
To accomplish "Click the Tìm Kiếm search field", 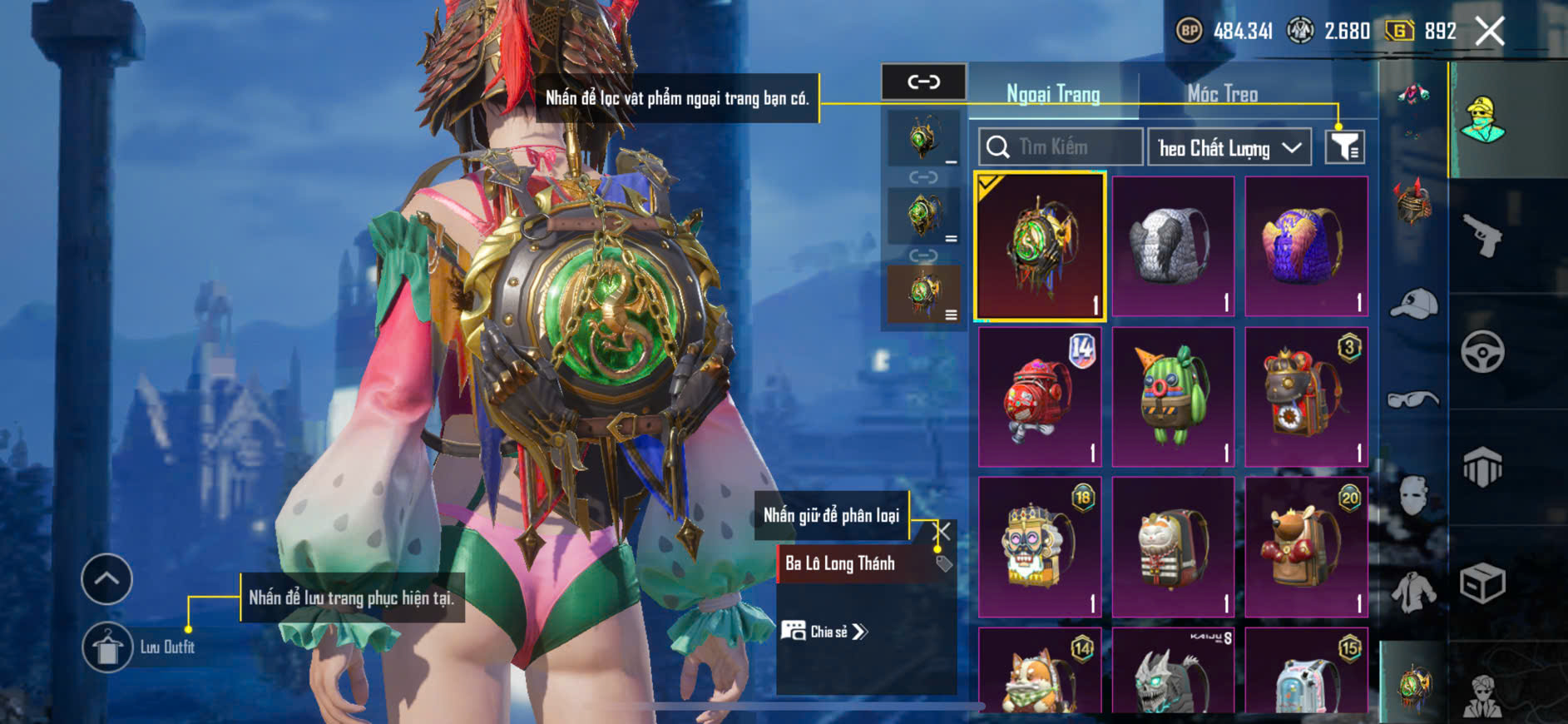I will 1061,147.
